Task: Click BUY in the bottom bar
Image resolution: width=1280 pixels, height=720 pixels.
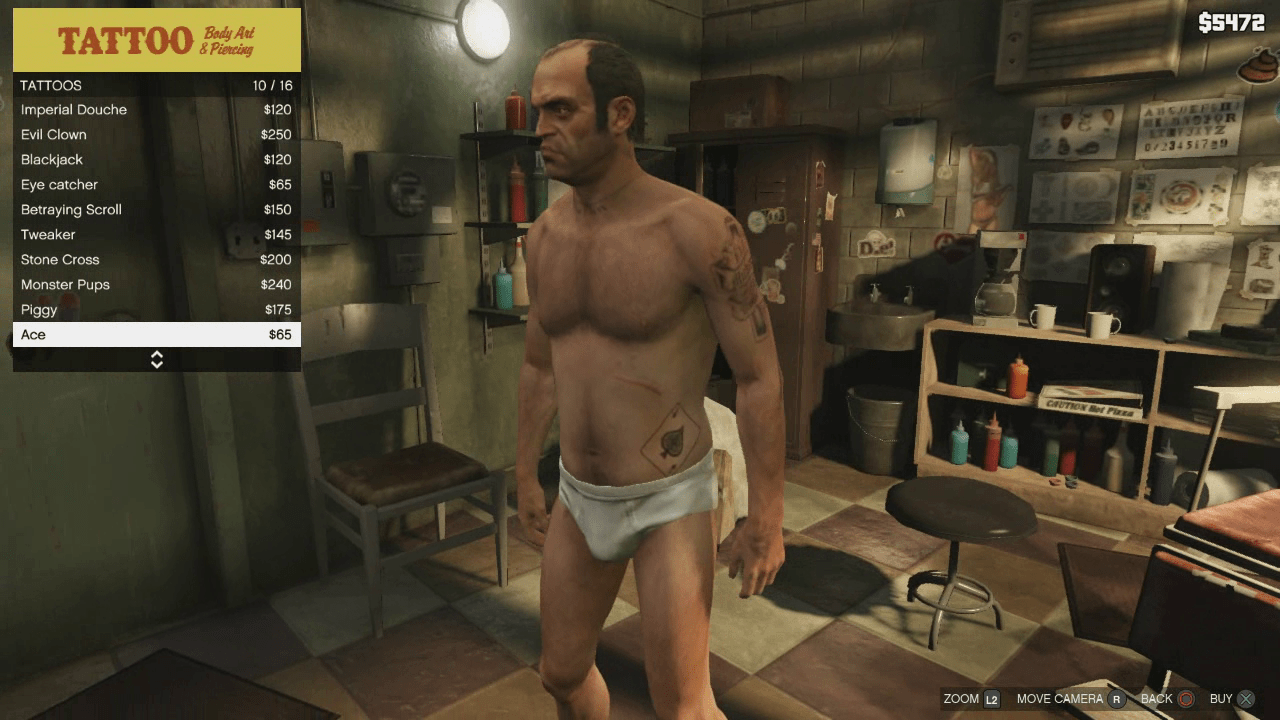Action: 1221,699
